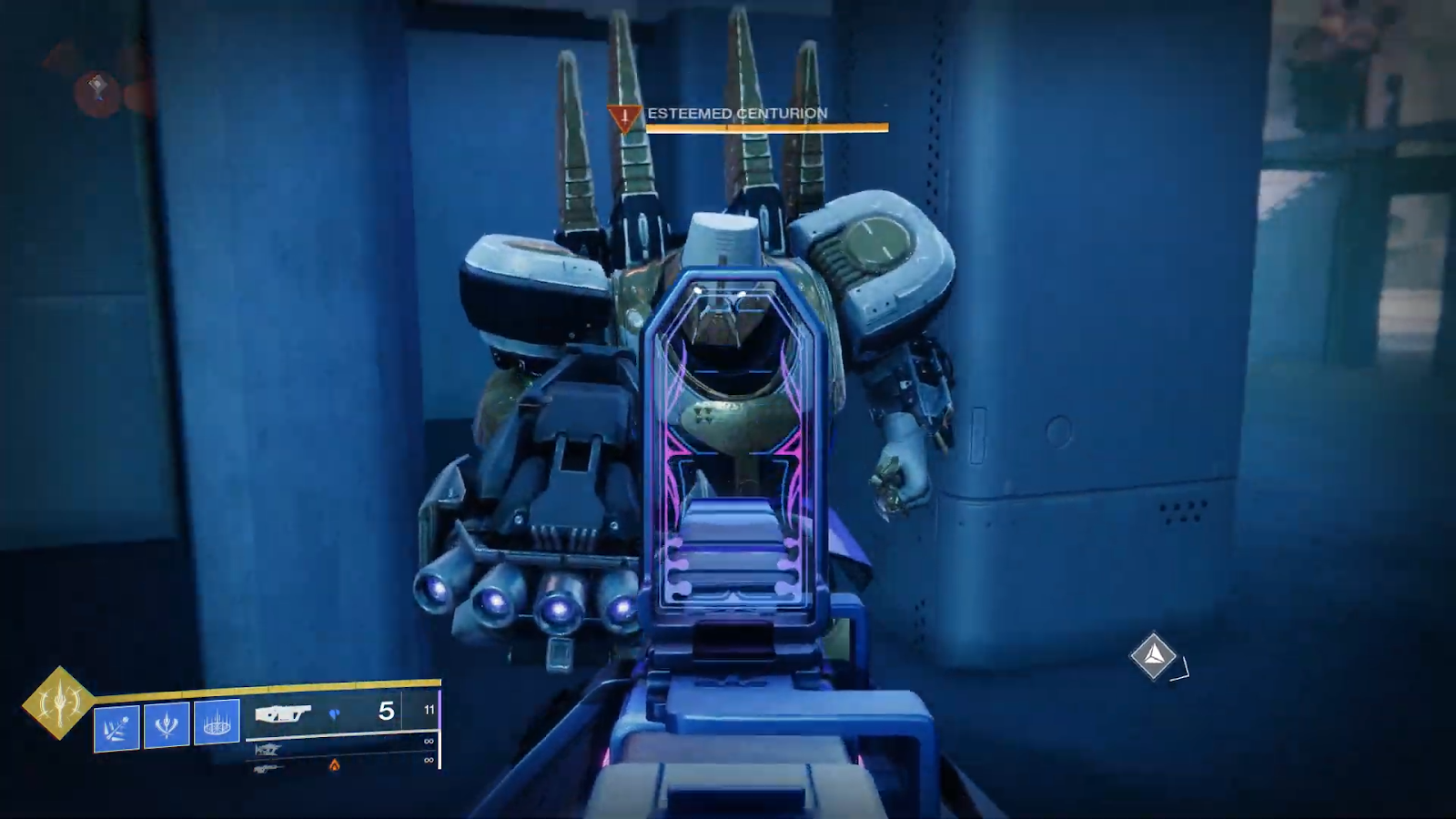This screenshot has height=819, width=1456.
Task: Select the white diamond objective waypoint marker
Action: (1153, 655)
